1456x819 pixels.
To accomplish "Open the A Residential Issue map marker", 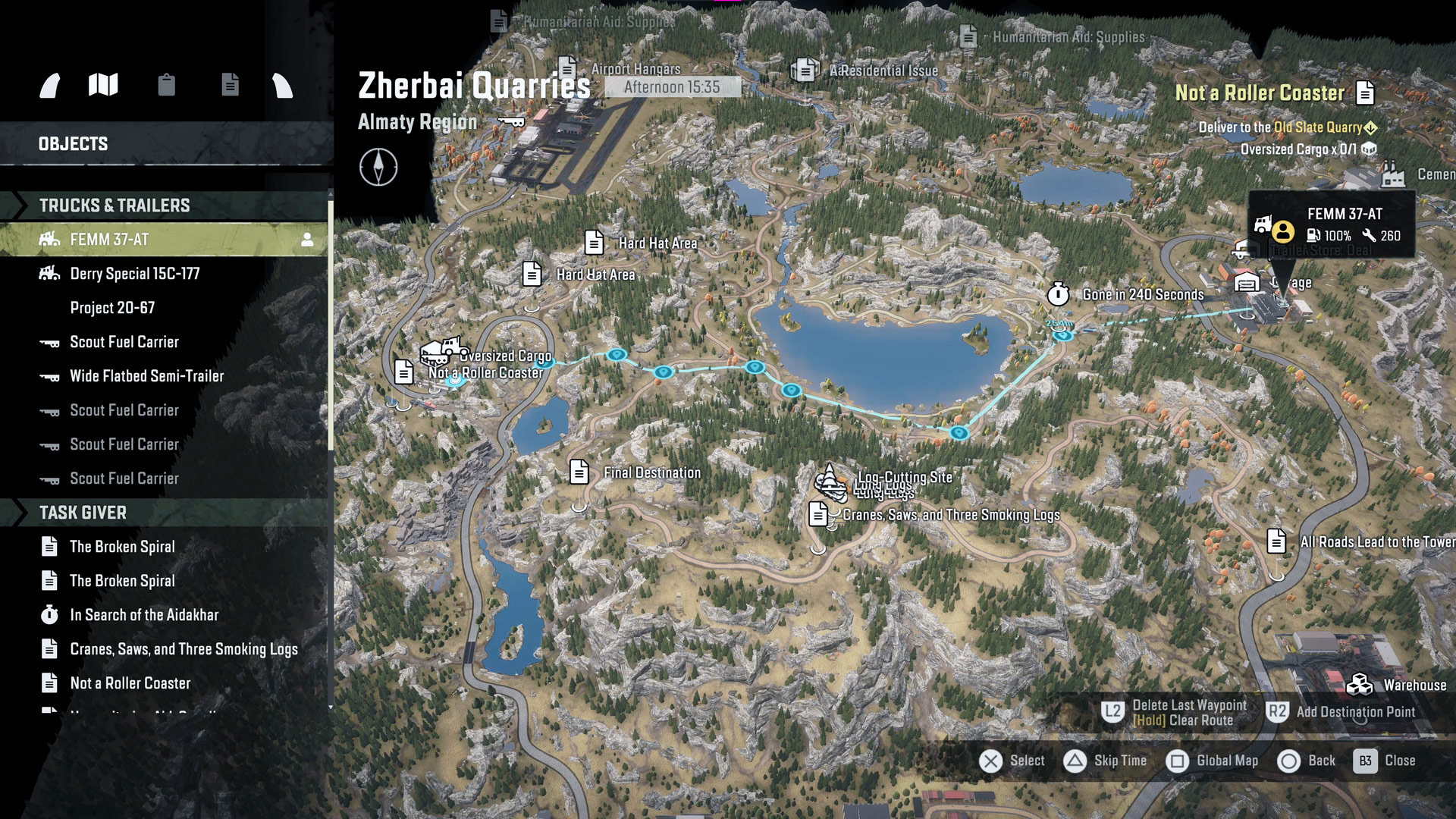I will pos(805,71).
